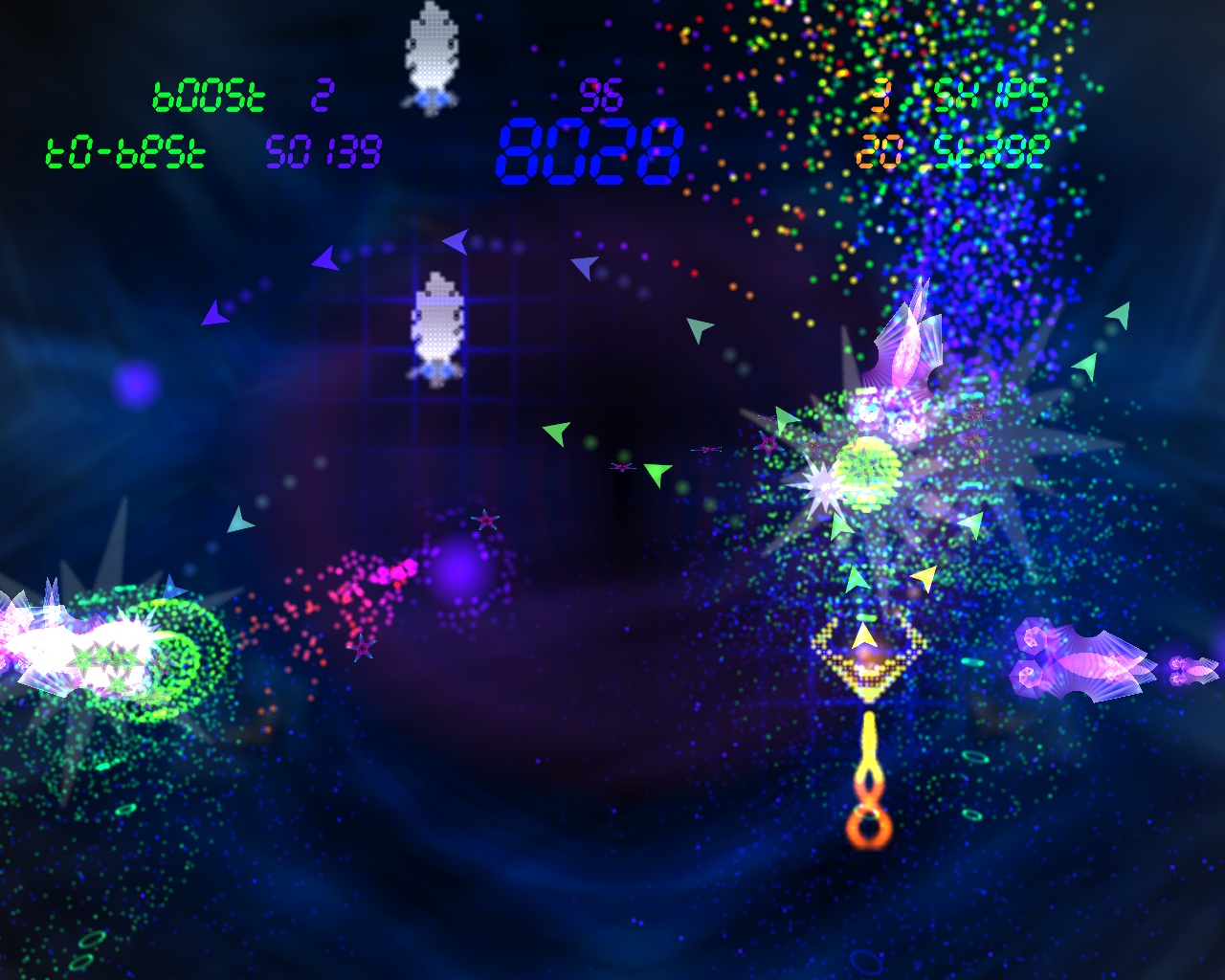Click the second white squid sprite on the grid
This screenshot has height=980, width=1225.
437,325
